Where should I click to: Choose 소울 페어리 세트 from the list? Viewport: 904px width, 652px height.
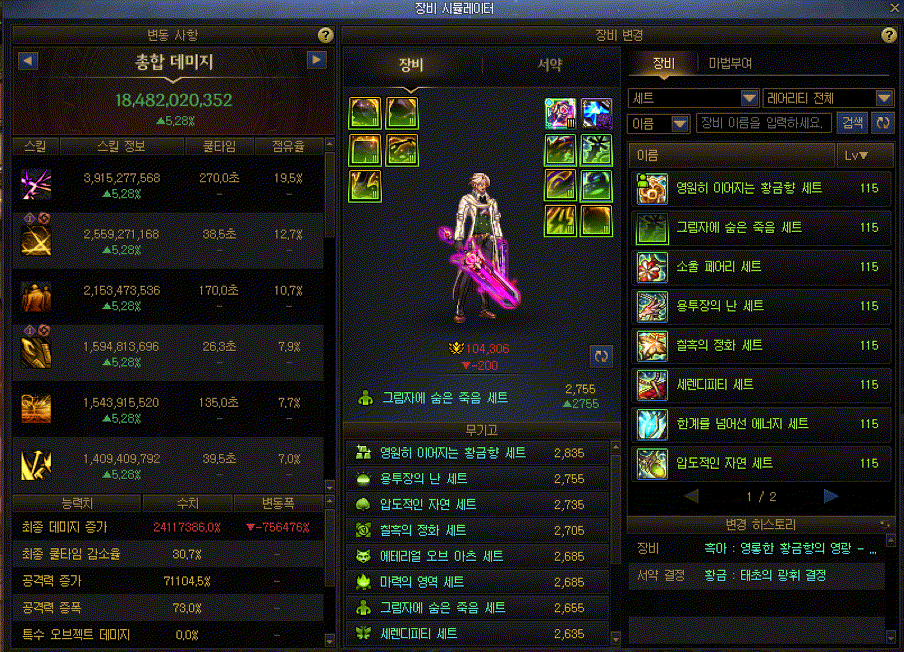(761, 267)
